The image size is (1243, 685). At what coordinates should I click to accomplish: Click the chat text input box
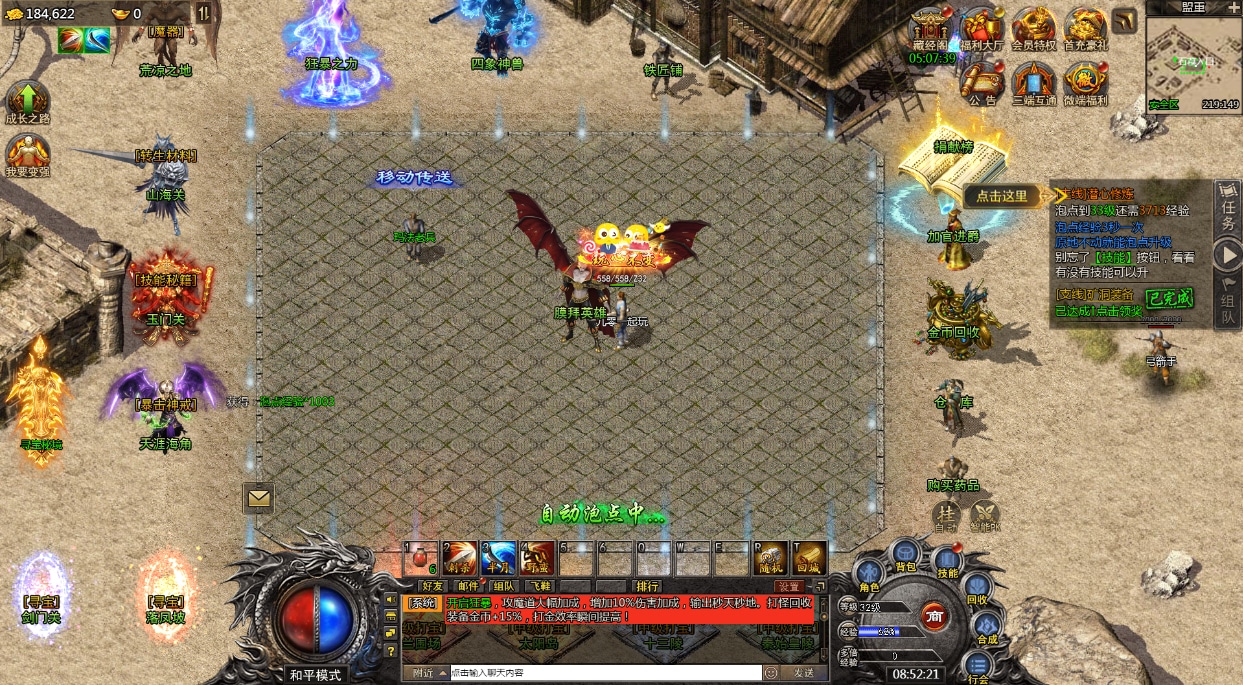coord(605,673)
